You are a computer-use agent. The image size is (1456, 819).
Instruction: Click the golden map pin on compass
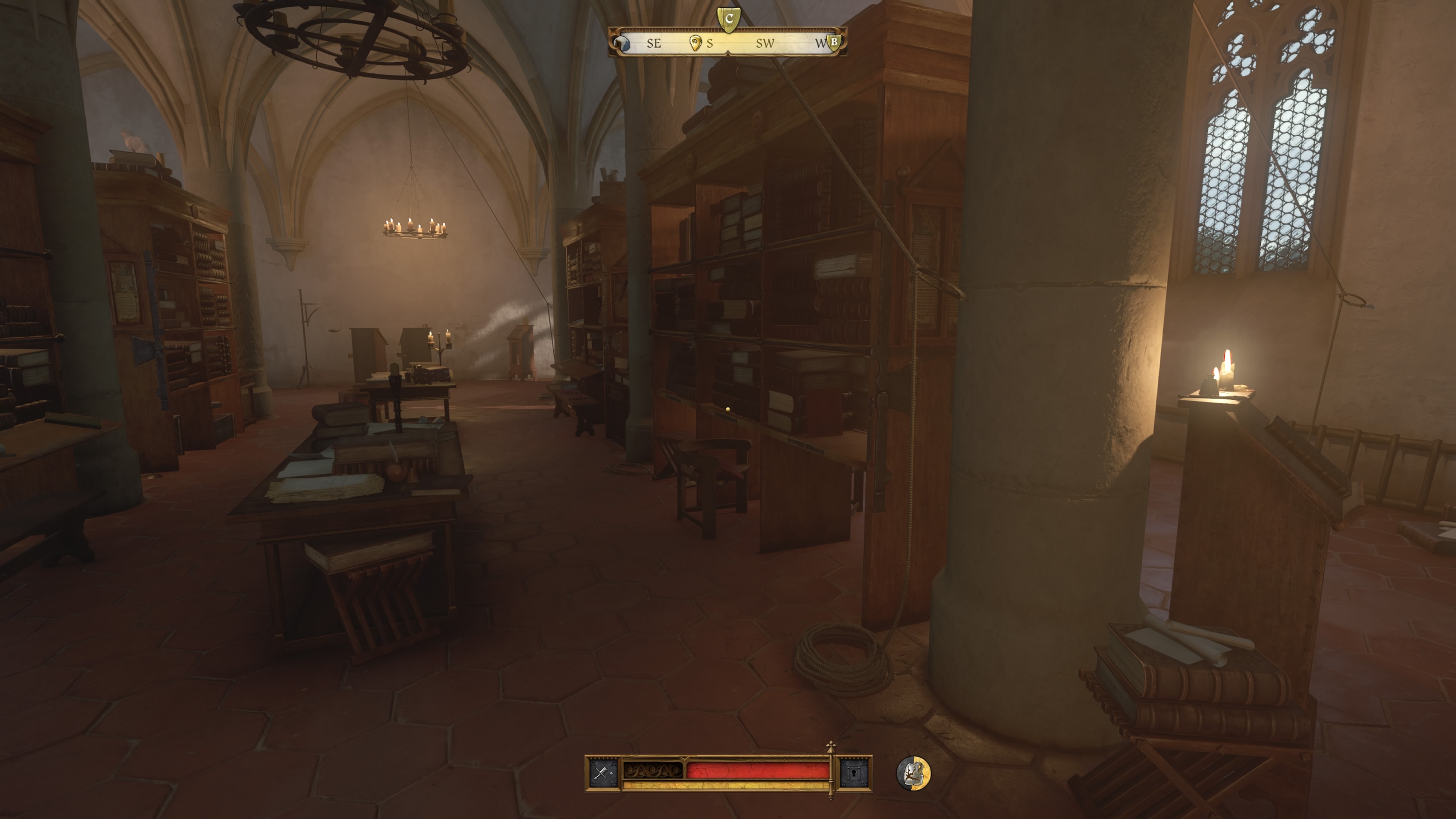pyautogui.click(x=696, y=42)
